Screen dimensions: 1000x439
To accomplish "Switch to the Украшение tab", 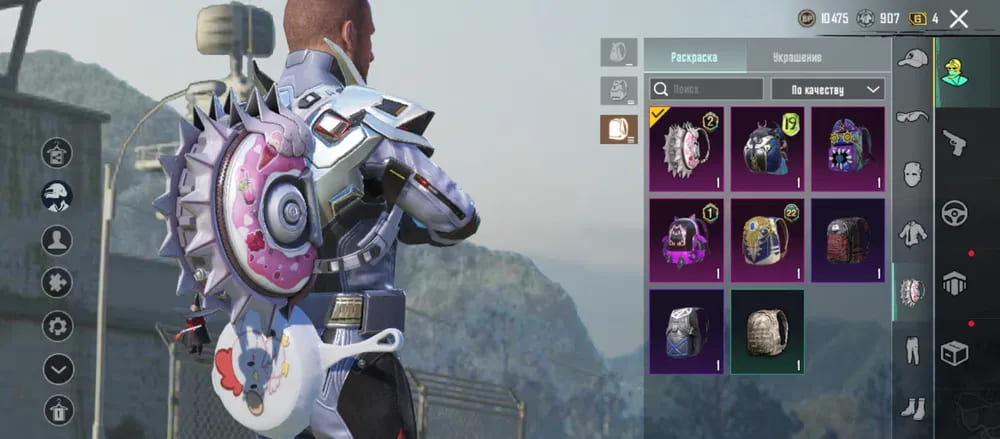I will point(797,57).
